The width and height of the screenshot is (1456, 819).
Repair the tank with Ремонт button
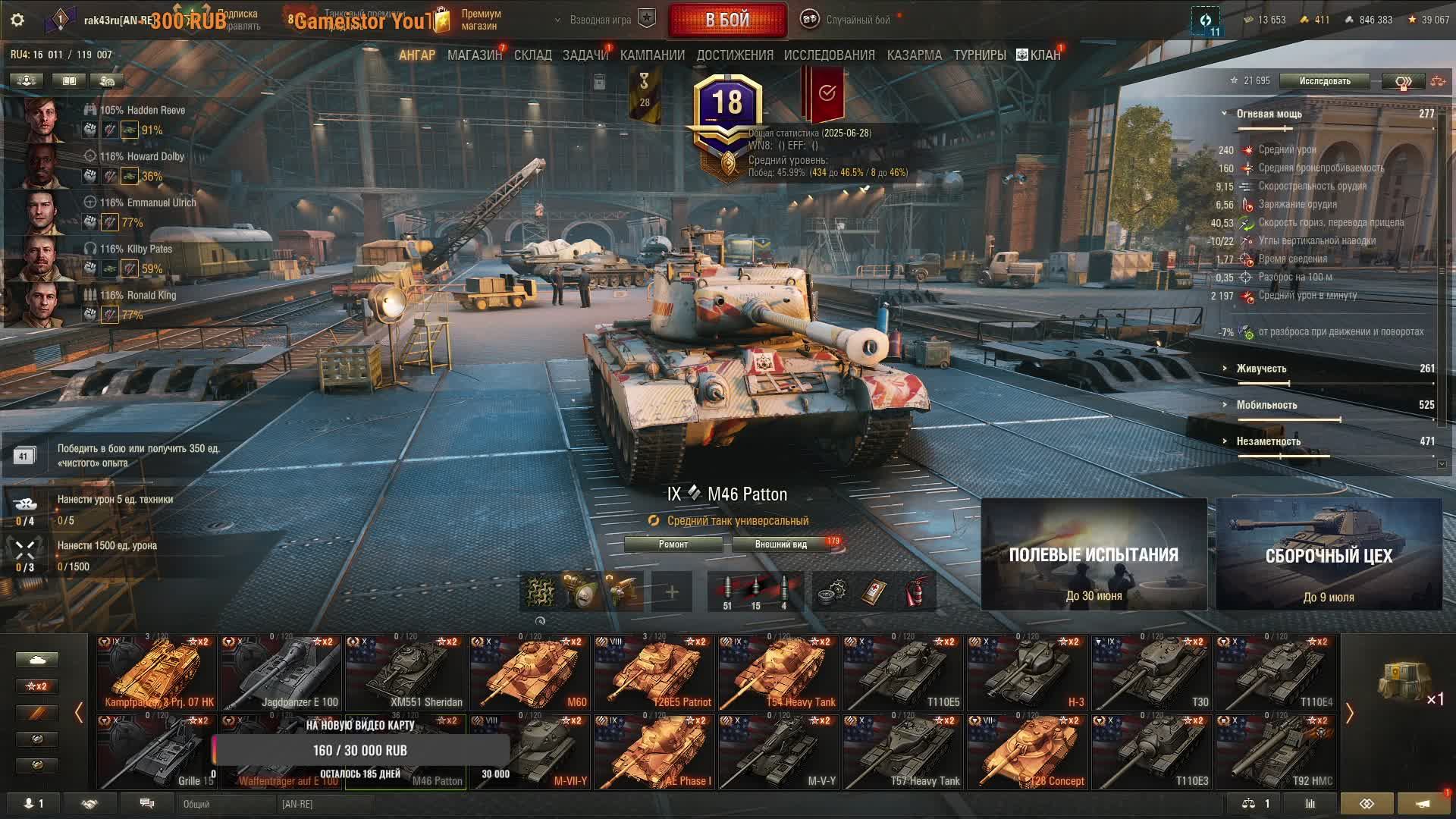[x=673, y=544]
